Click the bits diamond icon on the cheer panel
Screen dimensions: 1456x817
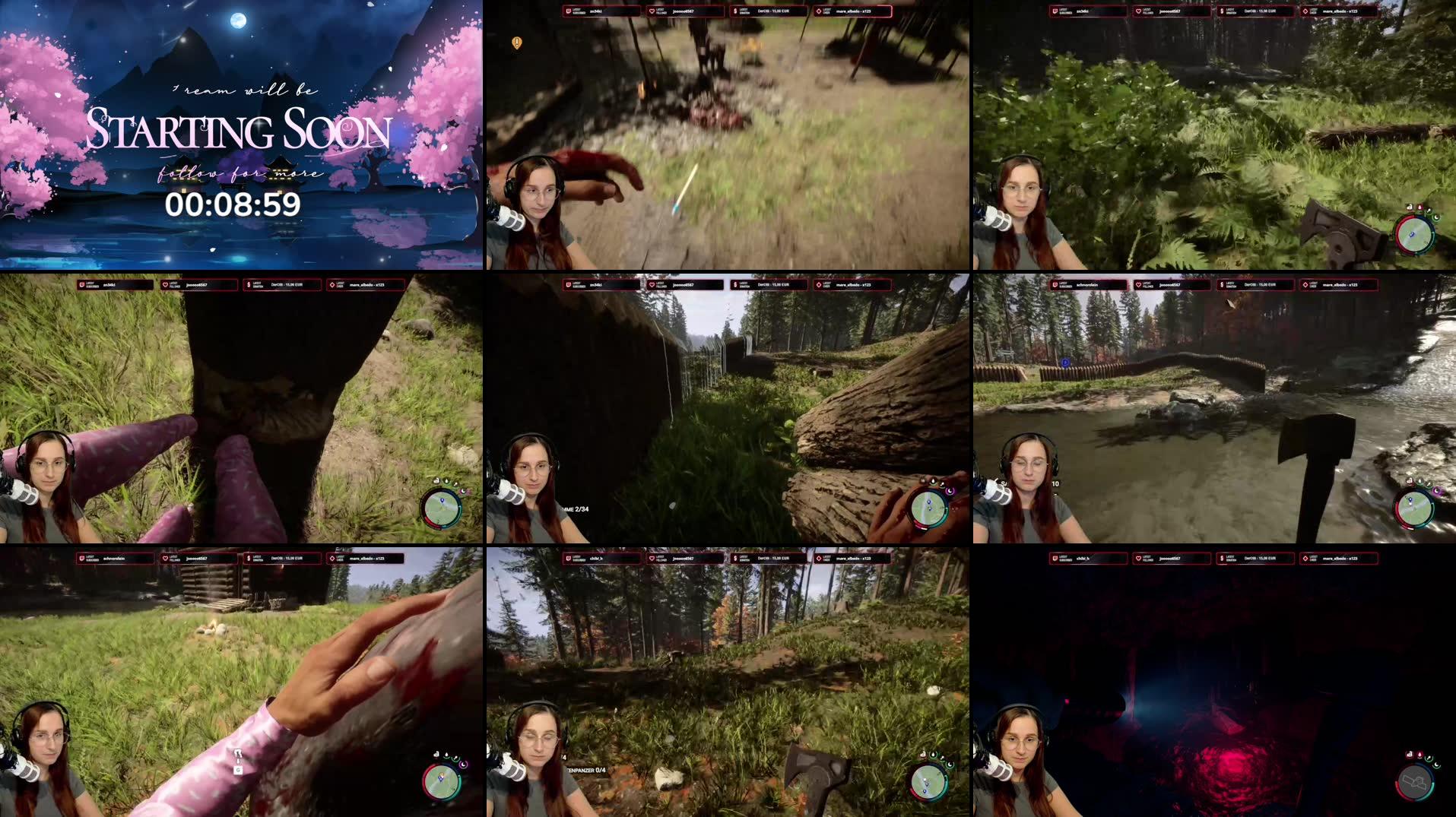[819, 10]
